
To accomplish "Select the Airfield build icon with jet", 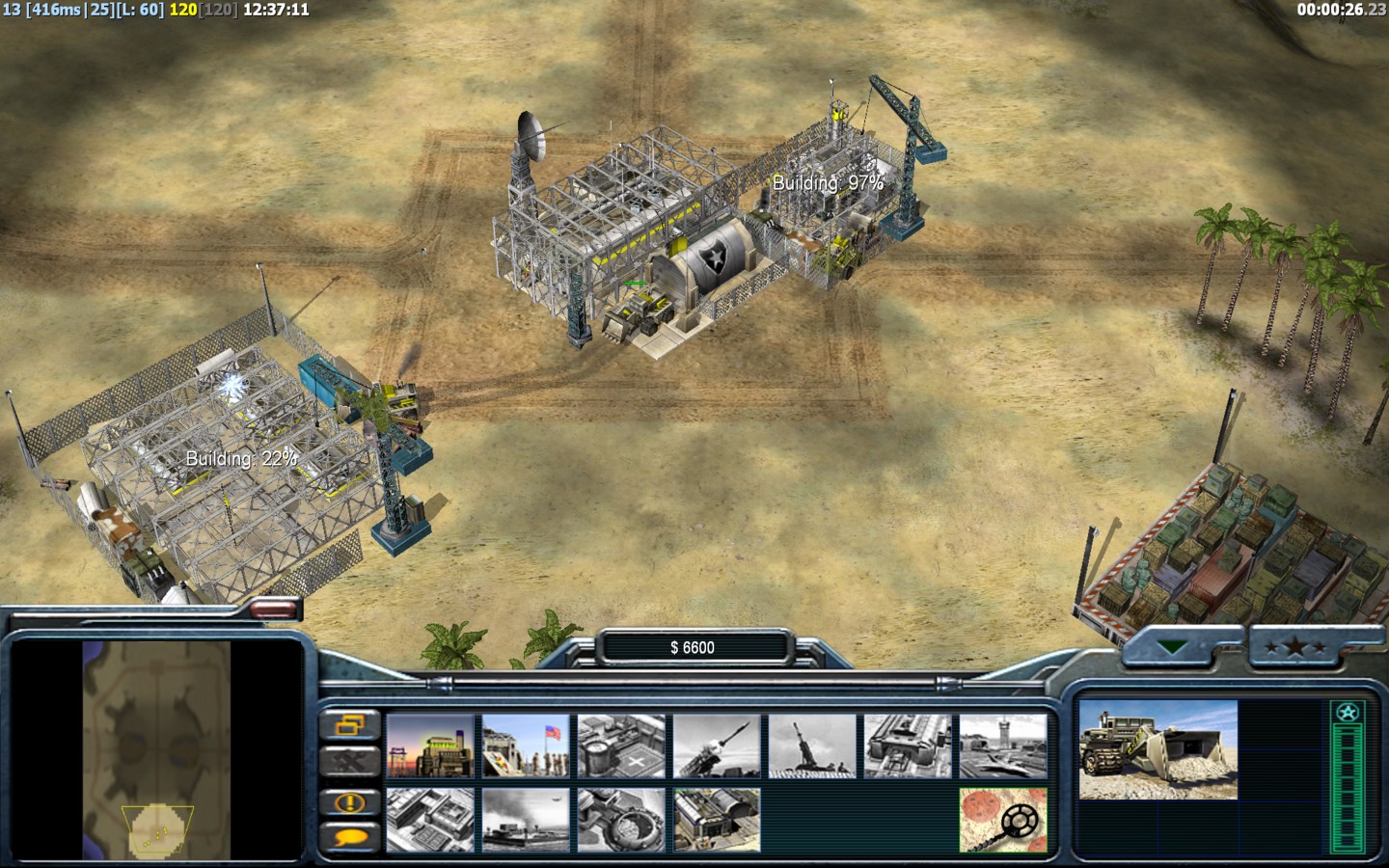I will pos(1003,746).
